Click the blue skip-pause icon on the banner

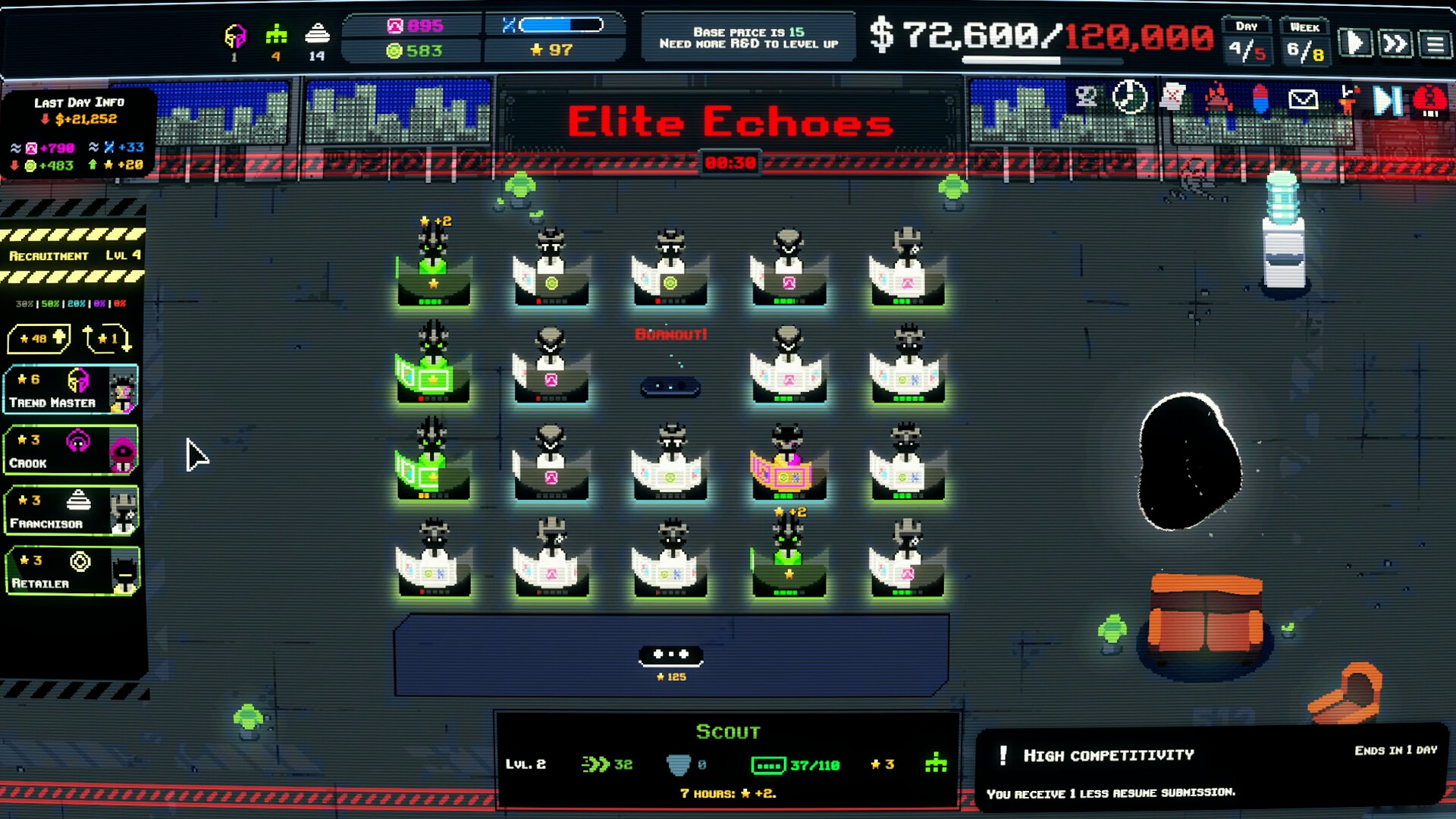click(1389, 99)
